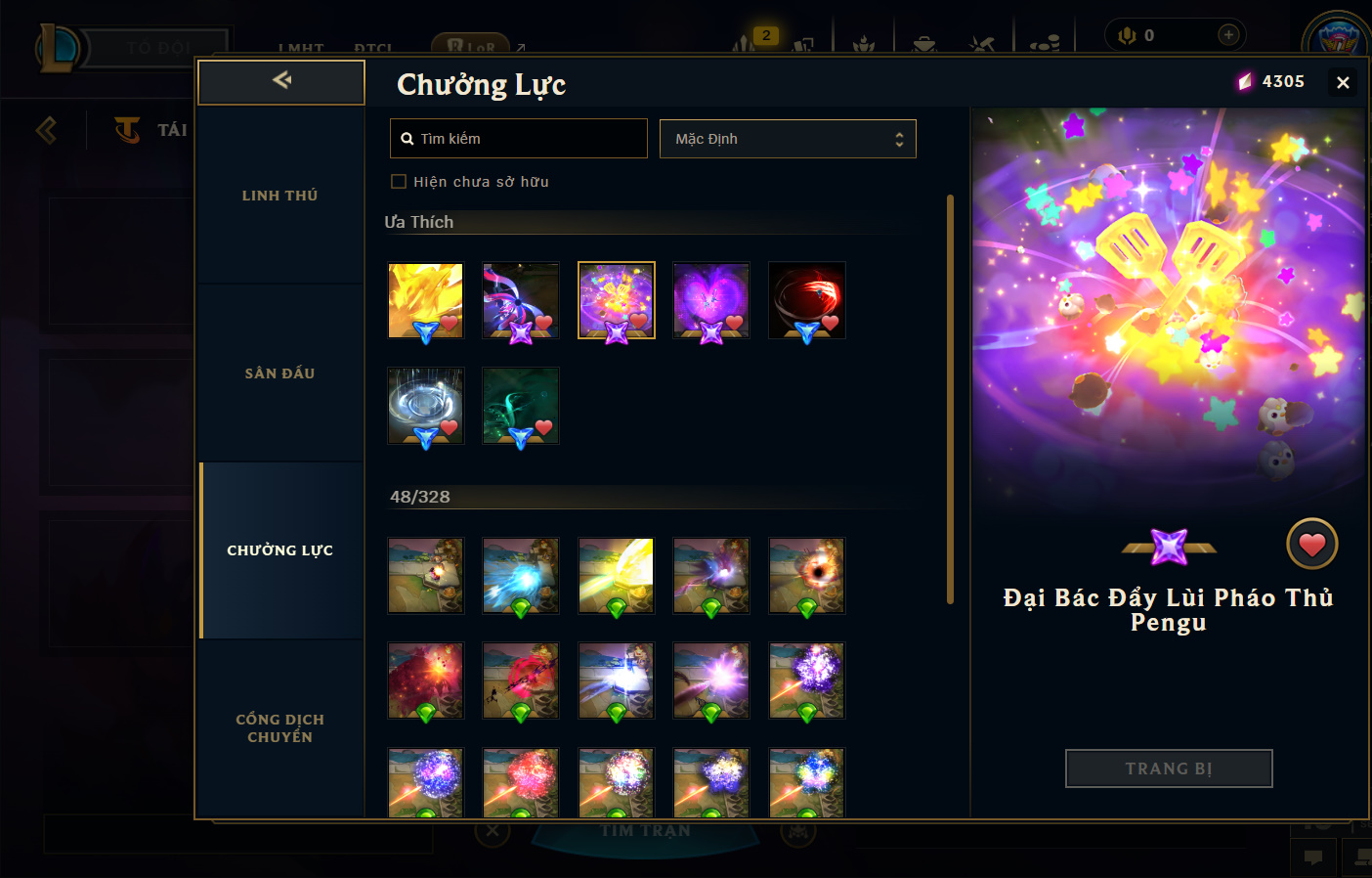This screenshot has height=878, width=1372.
Task: Toggle the Hiện chưa sở hữu checkbox
Action: point(399,182)
